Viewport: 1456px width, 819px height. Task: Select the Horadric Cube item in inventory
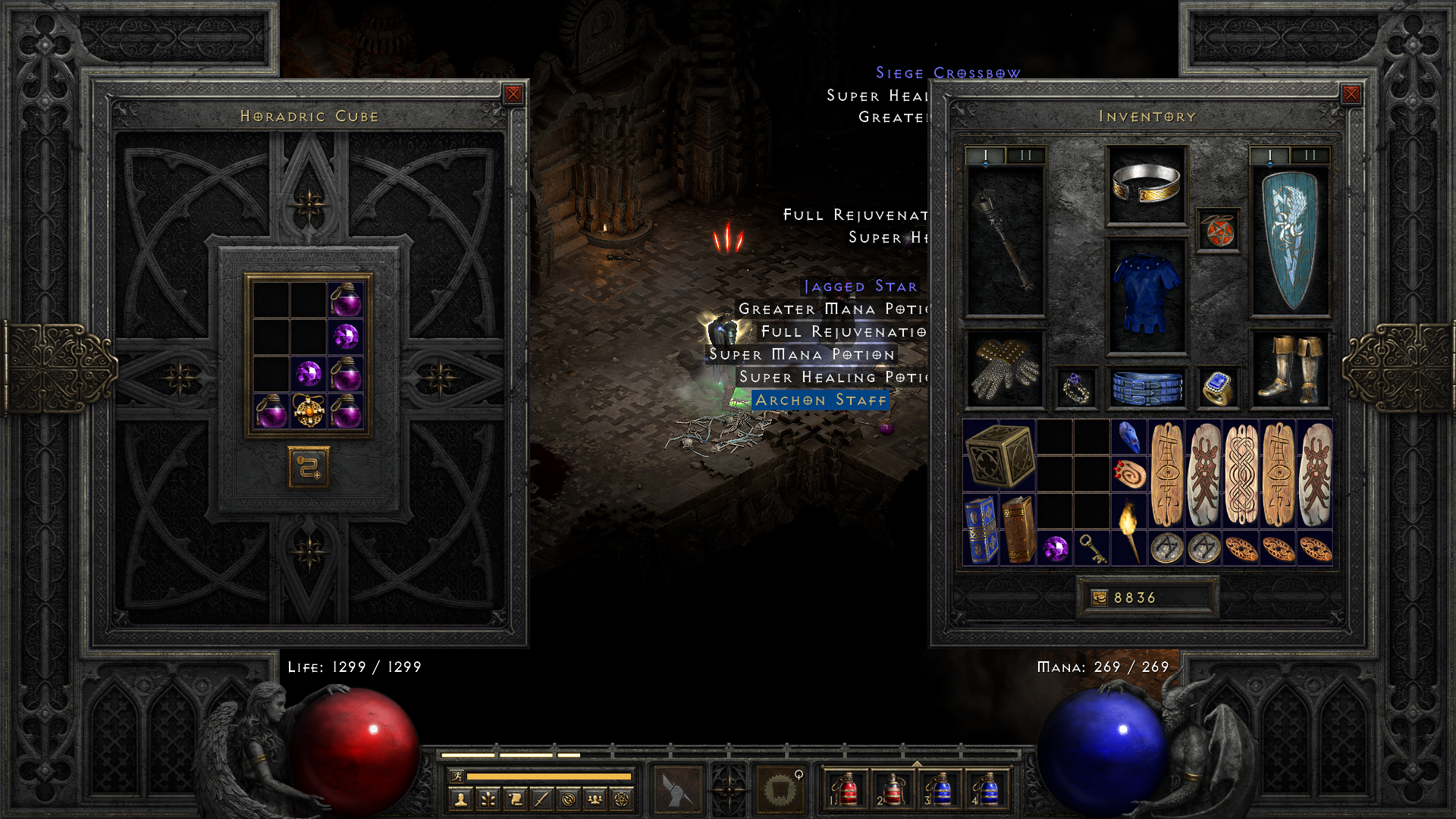(999, 455)
